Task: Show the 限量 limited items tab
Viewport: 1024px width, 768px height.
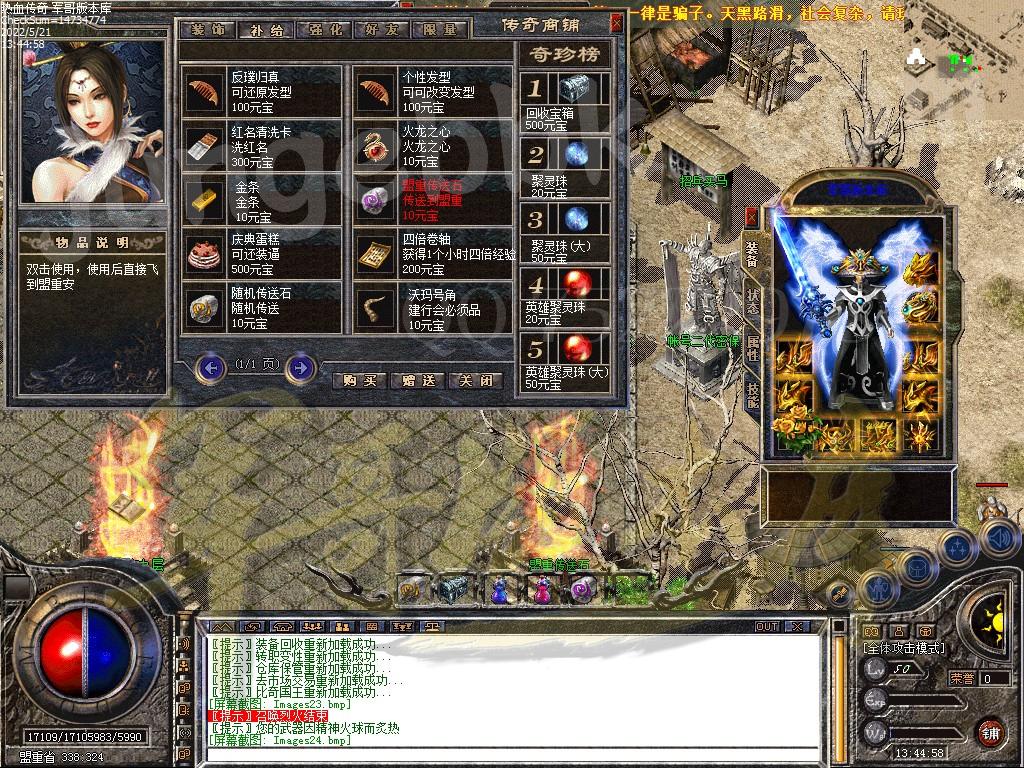Action: pos(440,29)
